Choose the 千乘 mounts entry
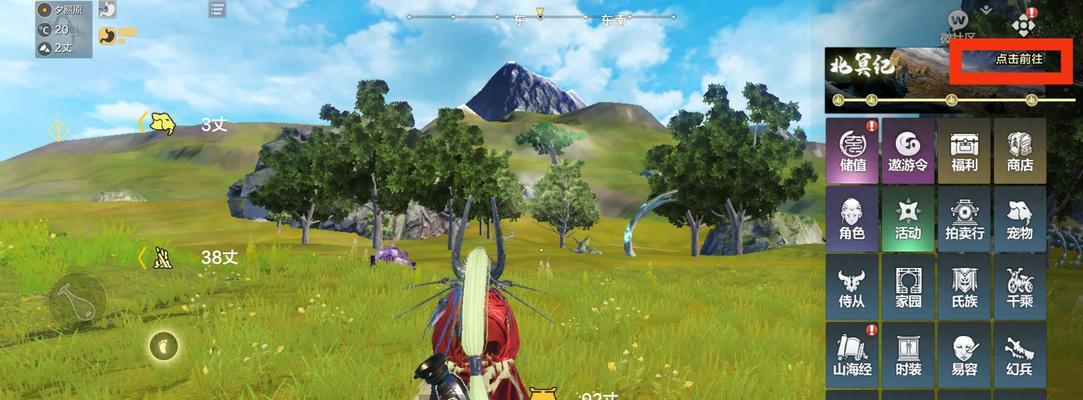Screen dimensions: 1083x400 [x=1019, y=287]
